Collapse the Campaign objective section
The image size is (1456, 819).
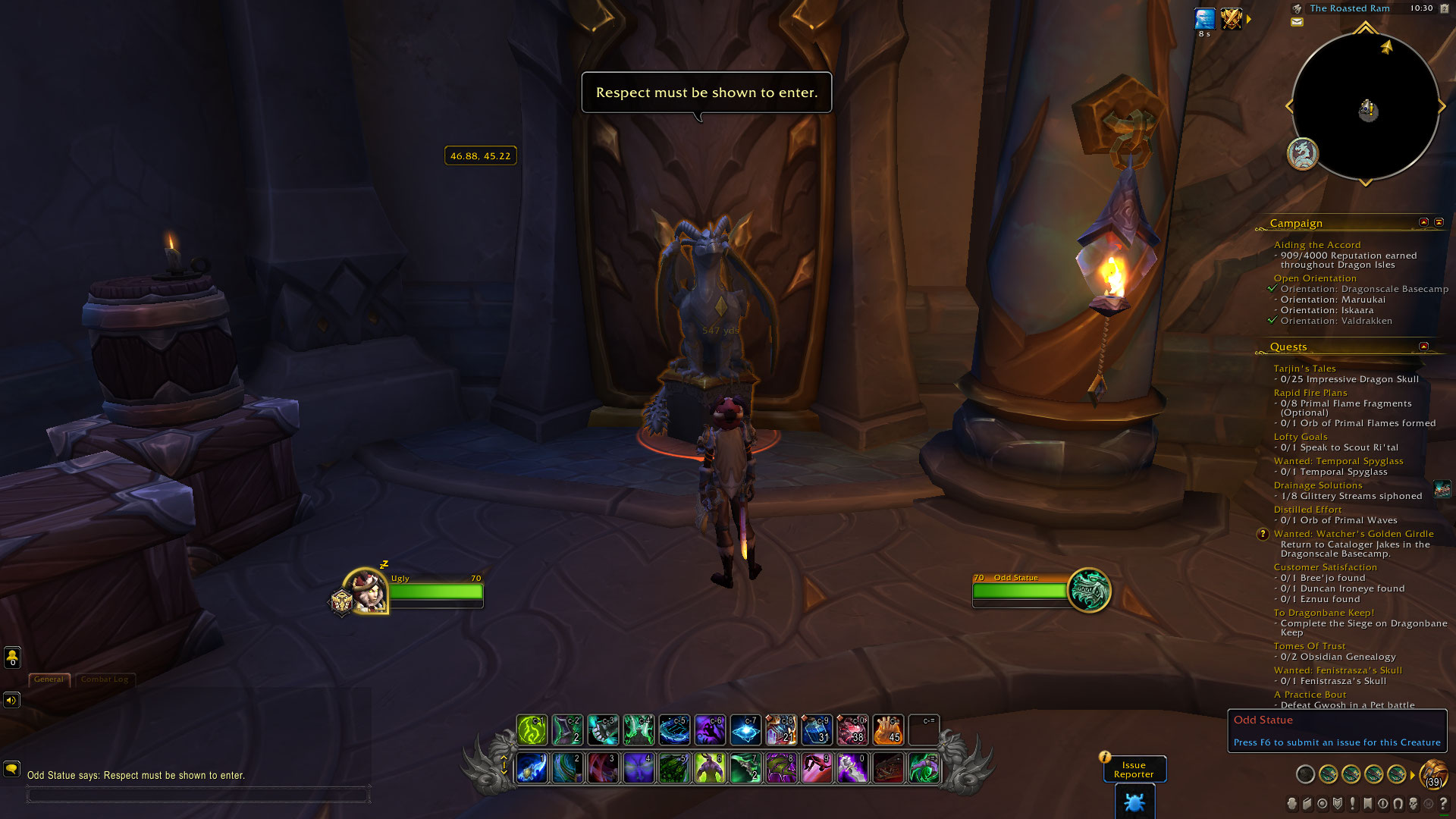point(1423,222)
